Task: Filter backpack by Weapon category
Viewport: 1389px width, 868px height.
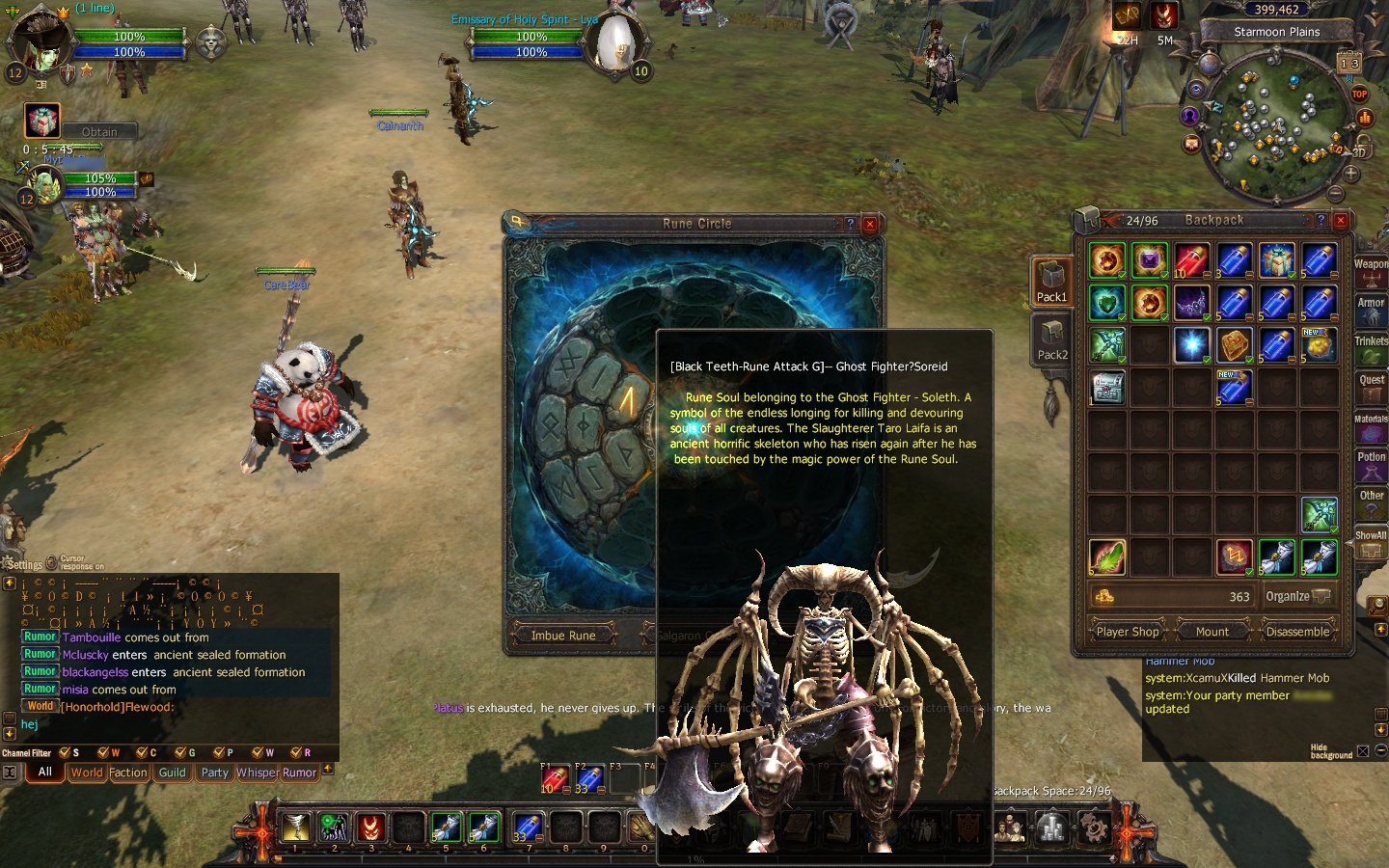Action: (x=1371, y=270)
